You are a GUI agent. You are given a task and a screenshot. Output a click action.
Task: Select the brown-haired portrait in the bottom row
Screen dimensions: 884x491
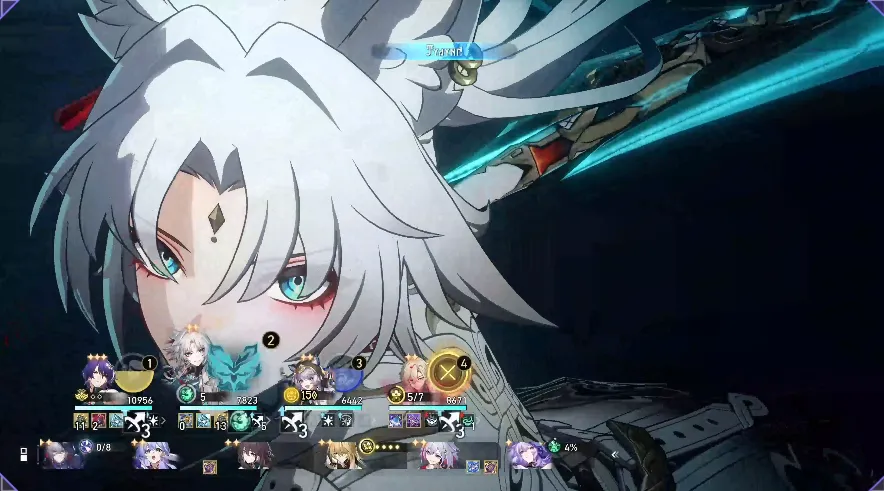coord(254,456)
